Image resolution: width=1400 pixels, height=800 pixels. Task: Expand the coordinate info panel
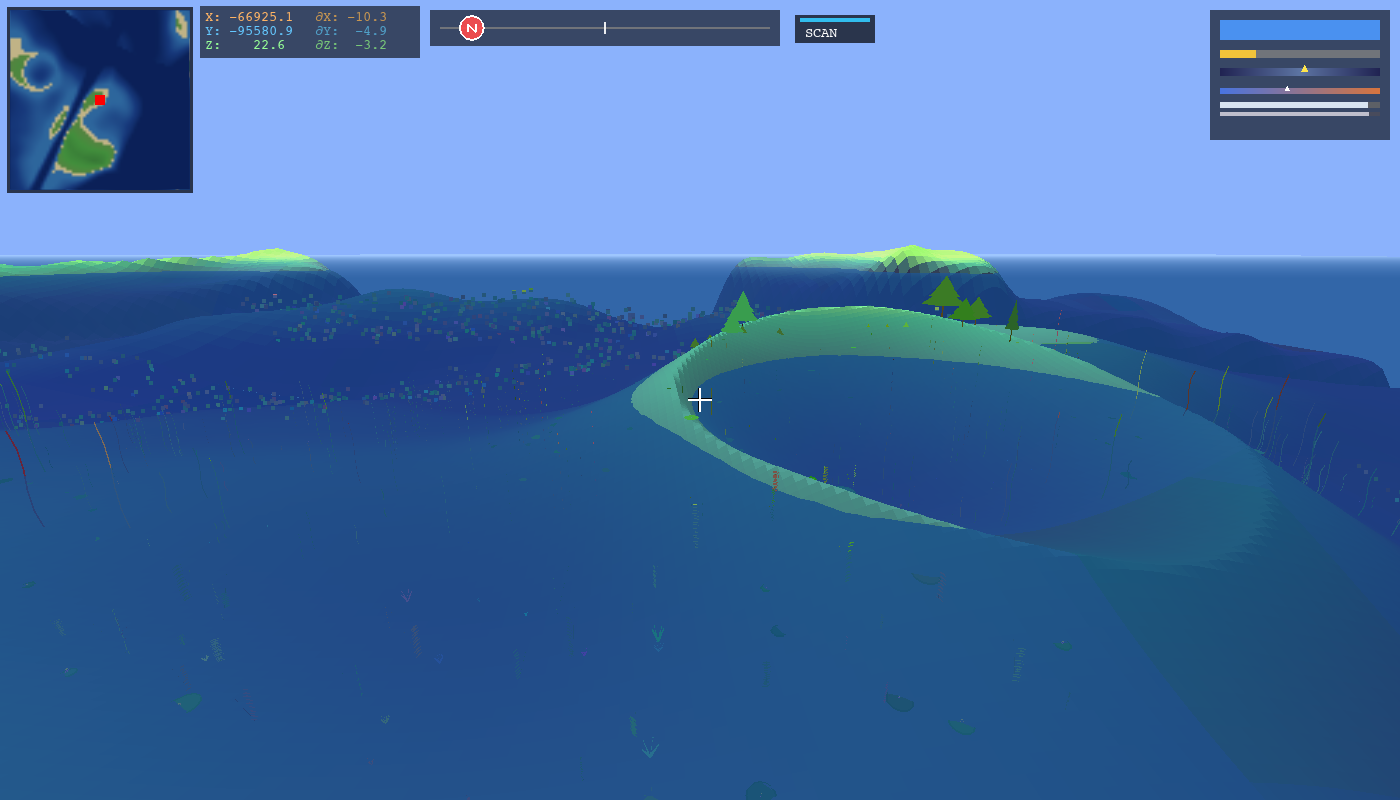(309, 31)
